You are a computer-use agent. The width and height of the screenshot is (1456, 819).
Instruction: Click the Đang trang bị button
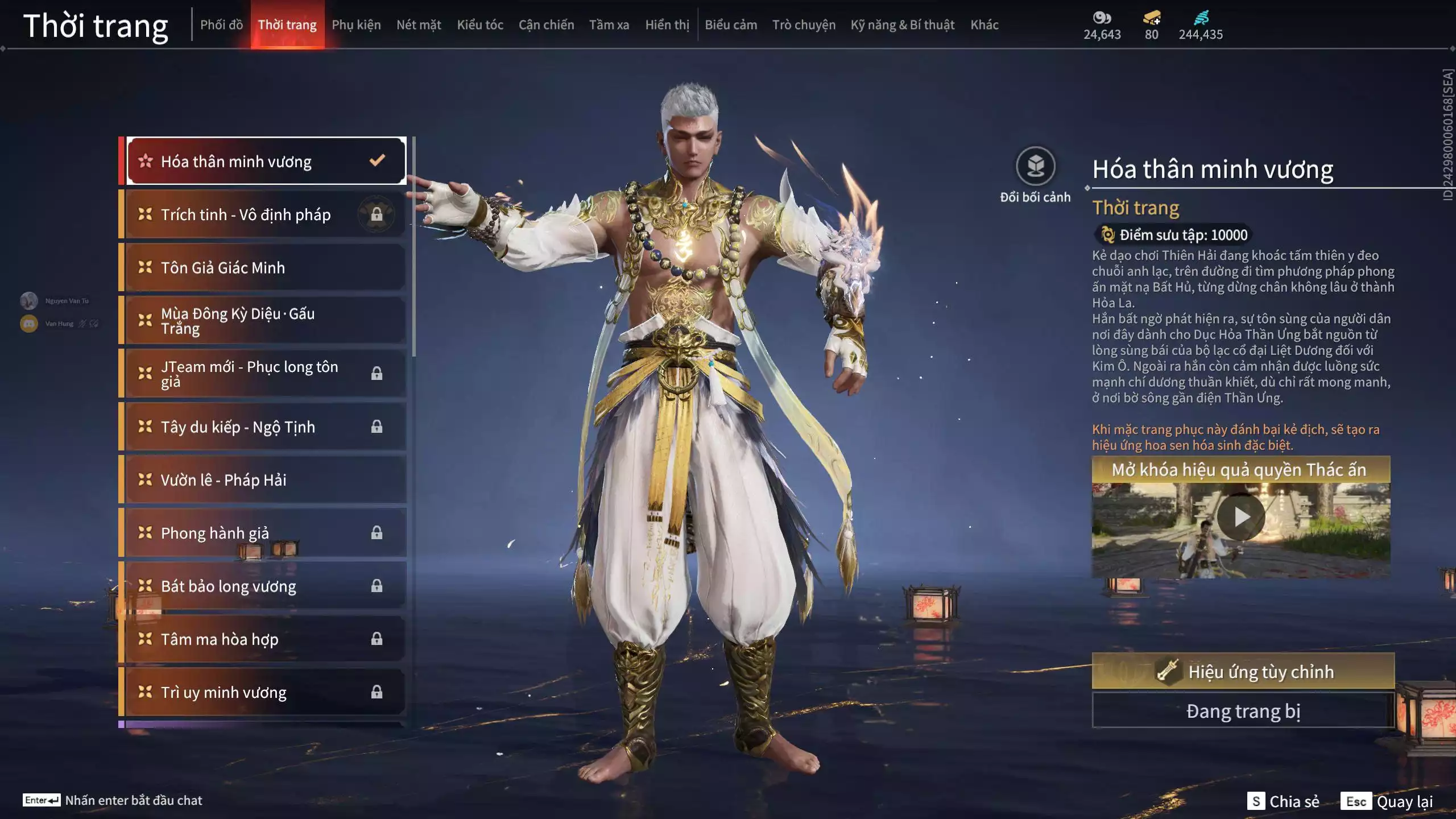pyautogui.click(x=1243, y=711)
